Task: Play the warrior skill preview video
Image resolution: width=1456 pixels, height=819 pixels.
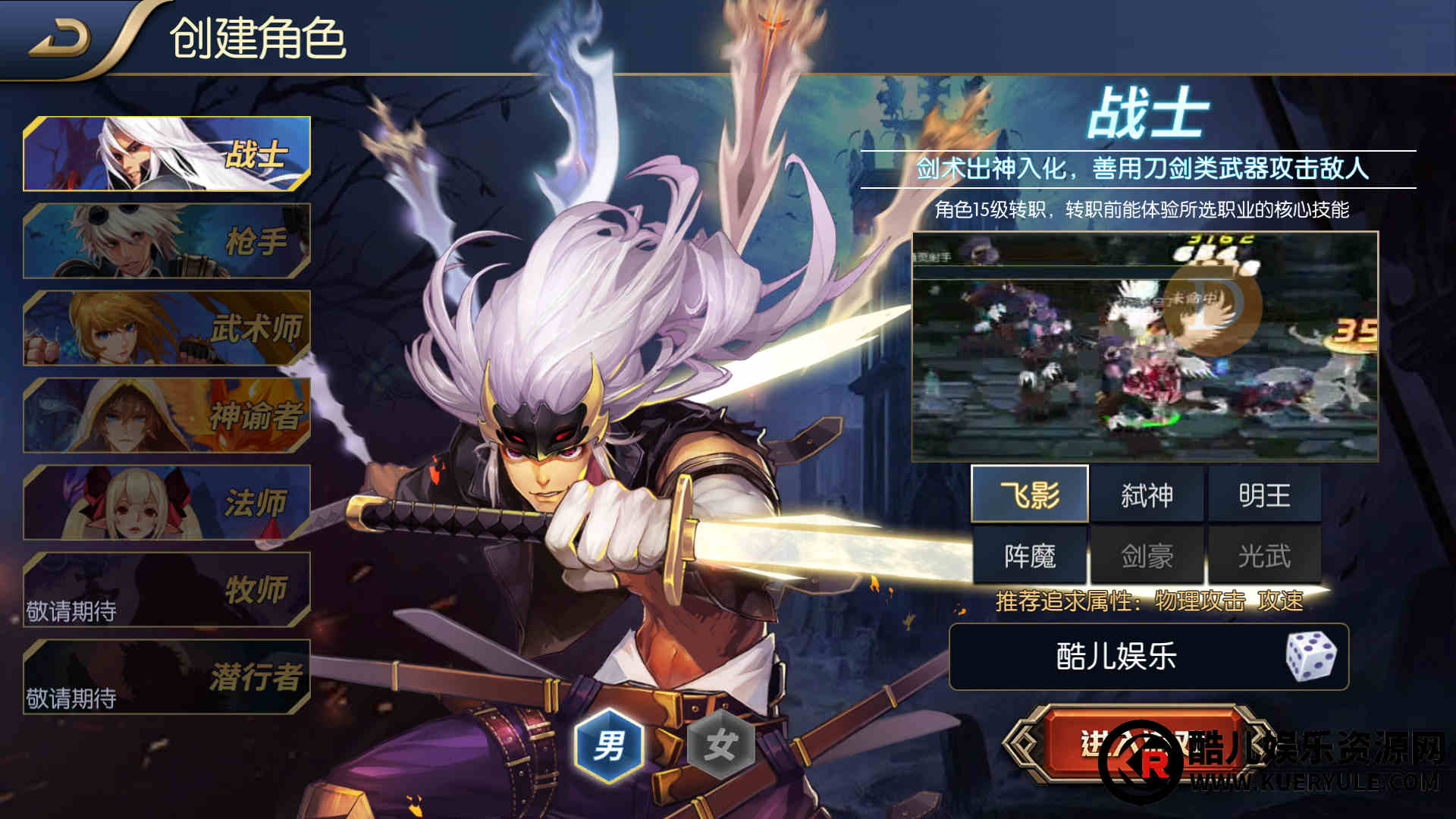Action: [1144, 347]
